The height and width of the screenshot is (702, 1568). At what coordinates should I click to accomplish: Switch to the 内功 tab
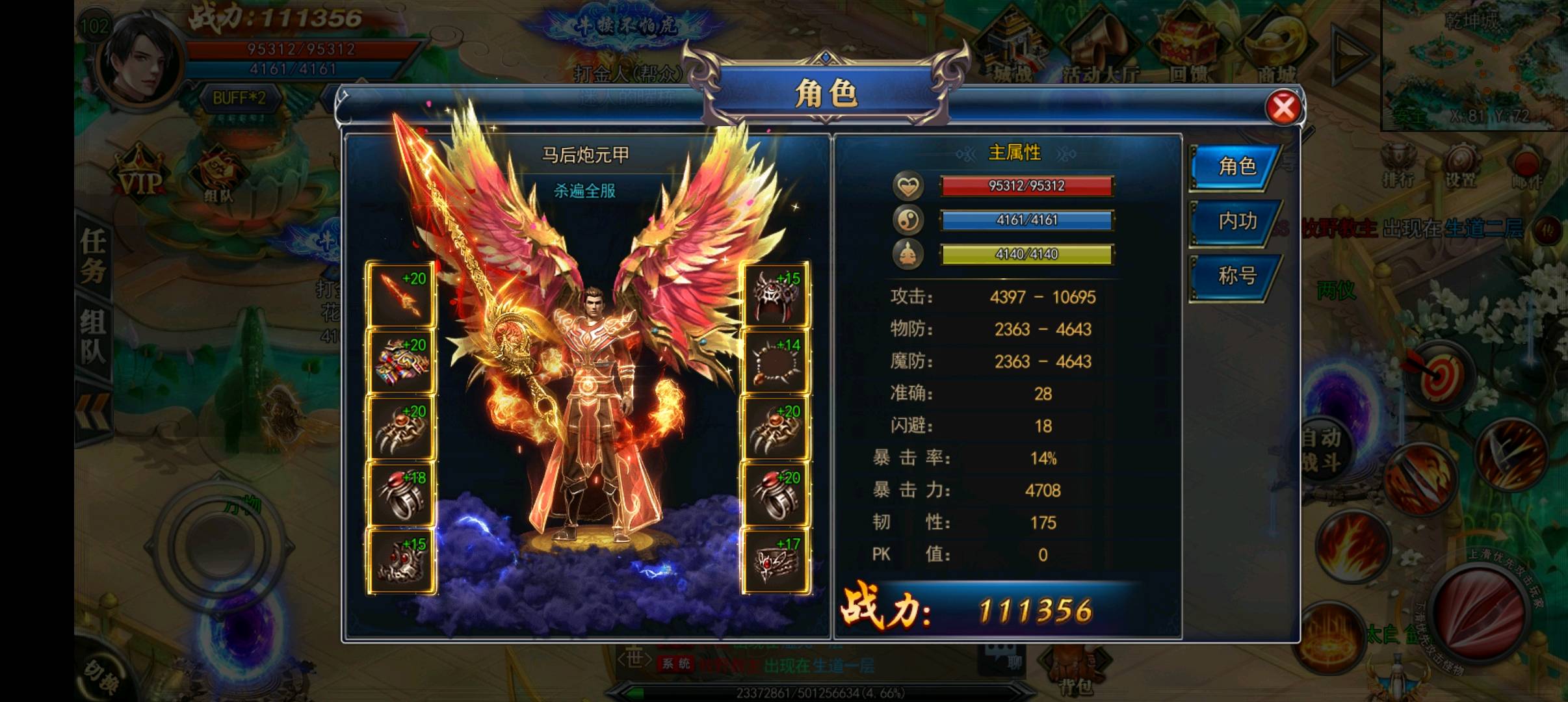[x=1236, y=222]
